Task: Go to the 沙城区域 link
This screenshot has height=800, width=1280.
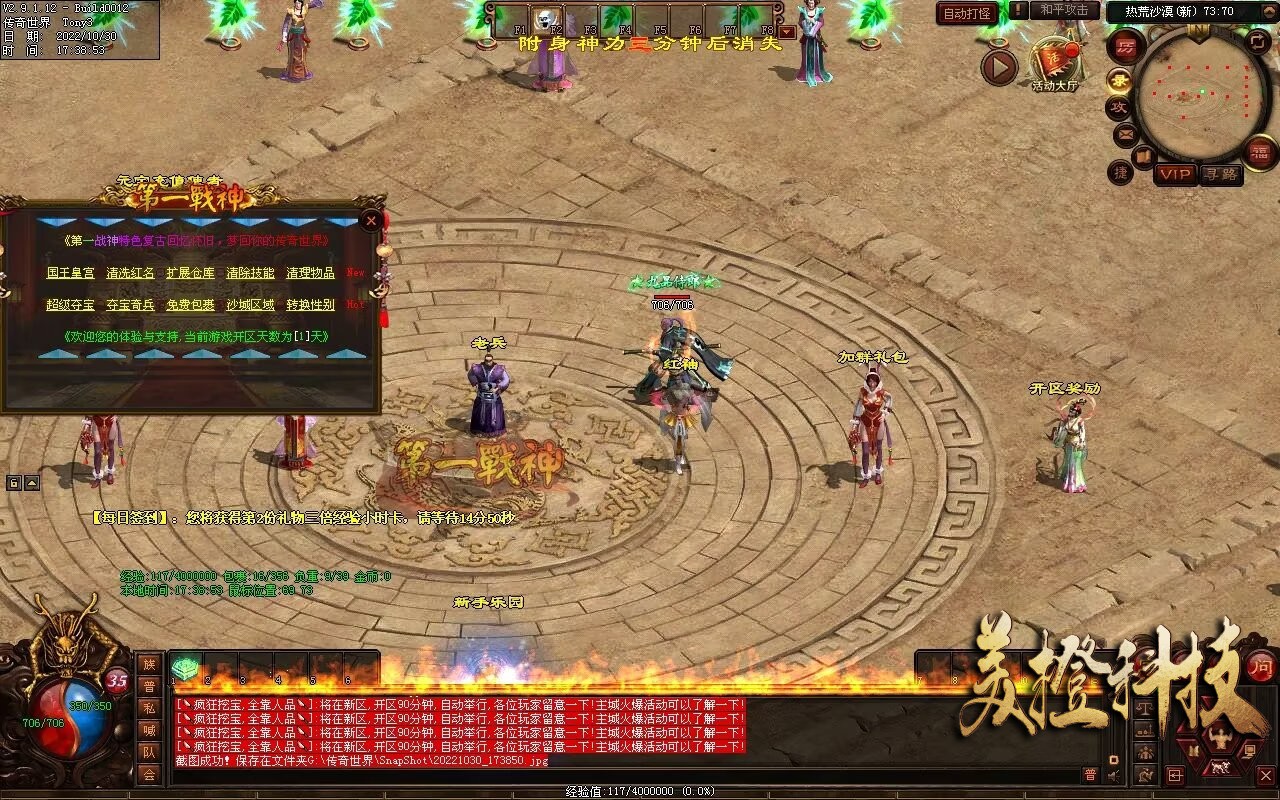Action: (250, 305)
